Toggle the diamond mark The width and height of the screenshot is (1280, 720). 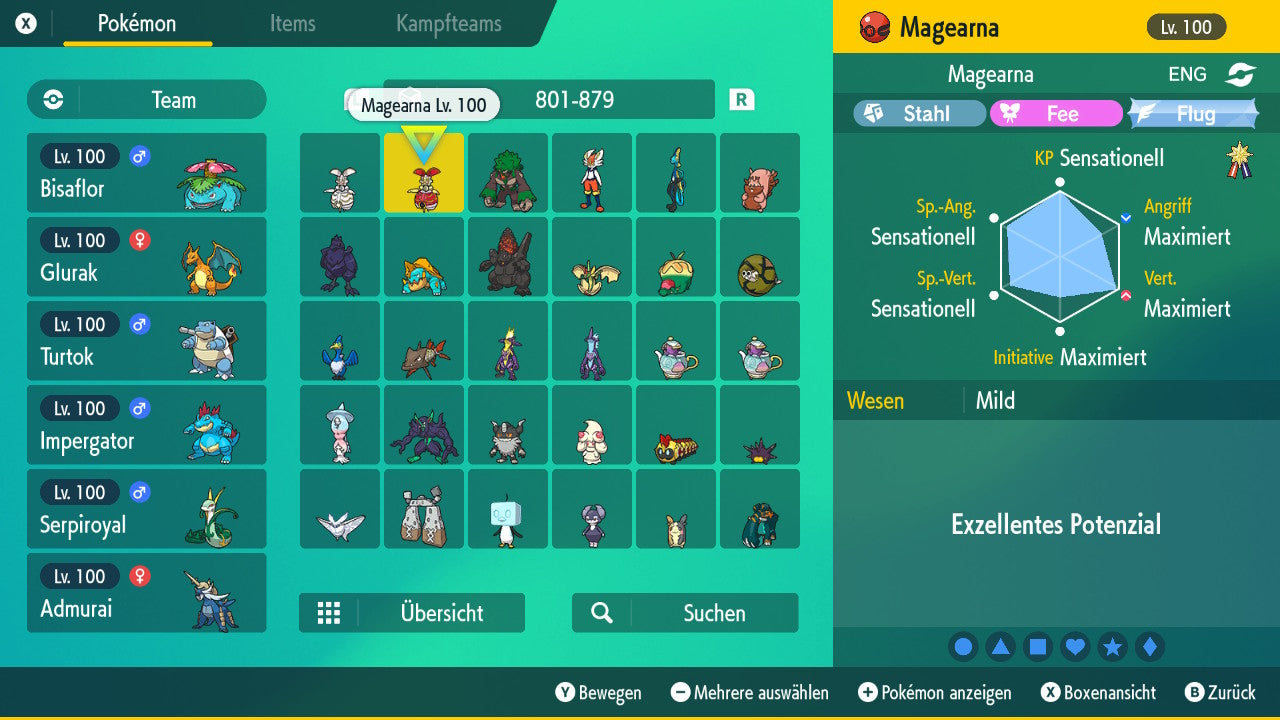pyautogui.click(x=1150, y=646)
